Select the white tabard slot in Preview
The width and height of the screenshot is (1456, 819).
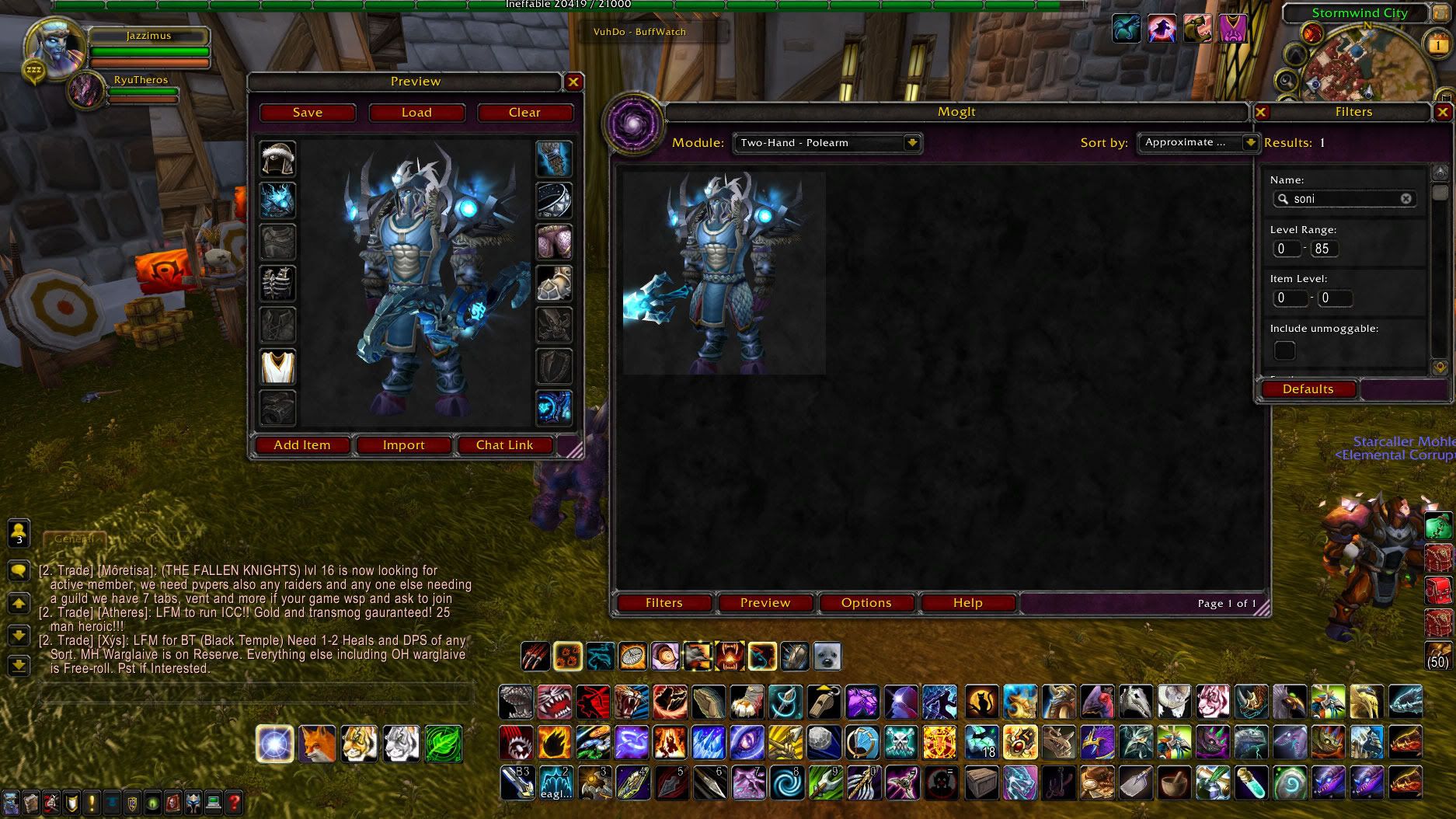click(277, 367)
